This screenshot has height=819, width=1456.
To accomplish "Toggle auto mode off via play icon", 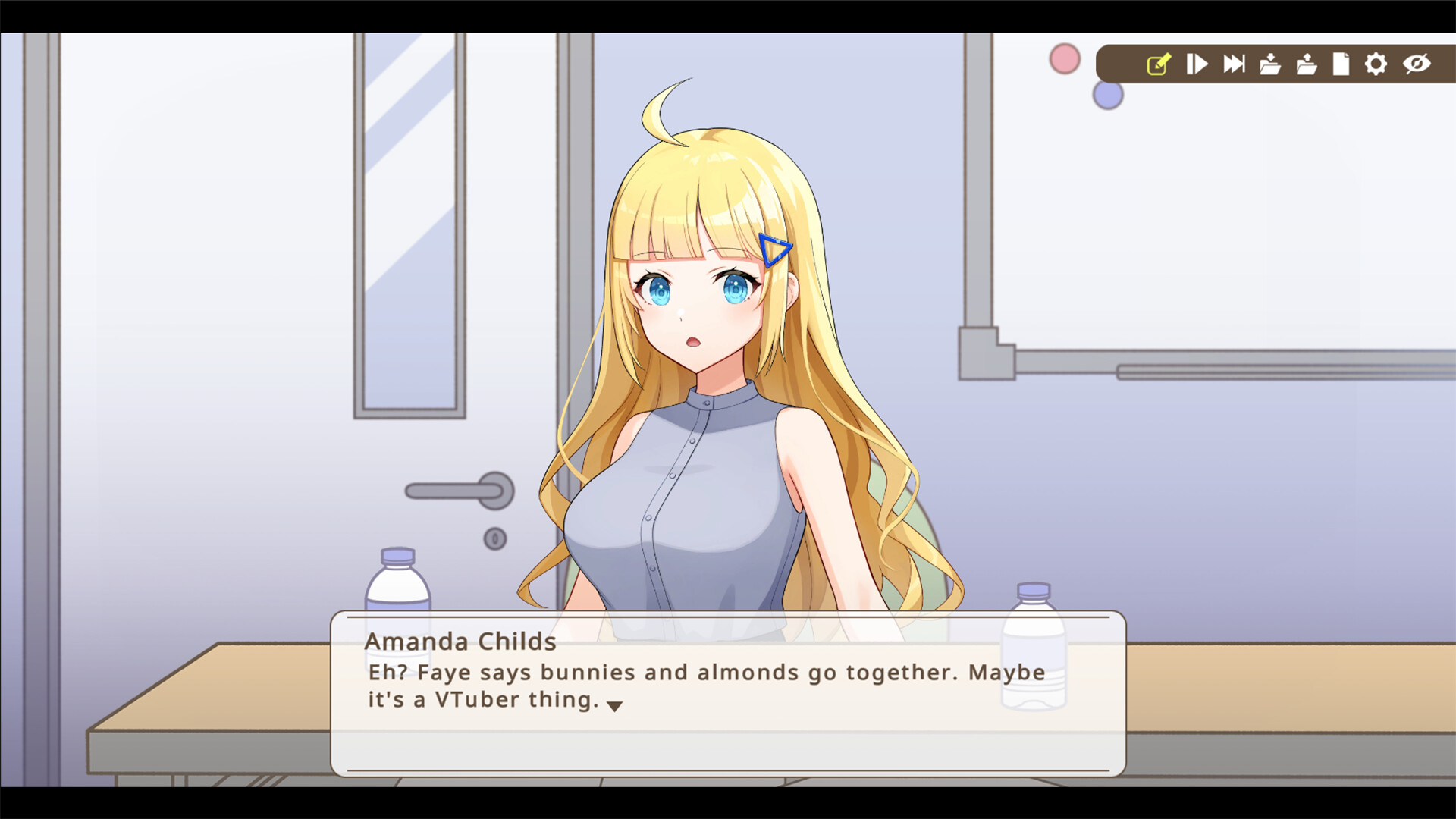I will (x=1197, y=64).
